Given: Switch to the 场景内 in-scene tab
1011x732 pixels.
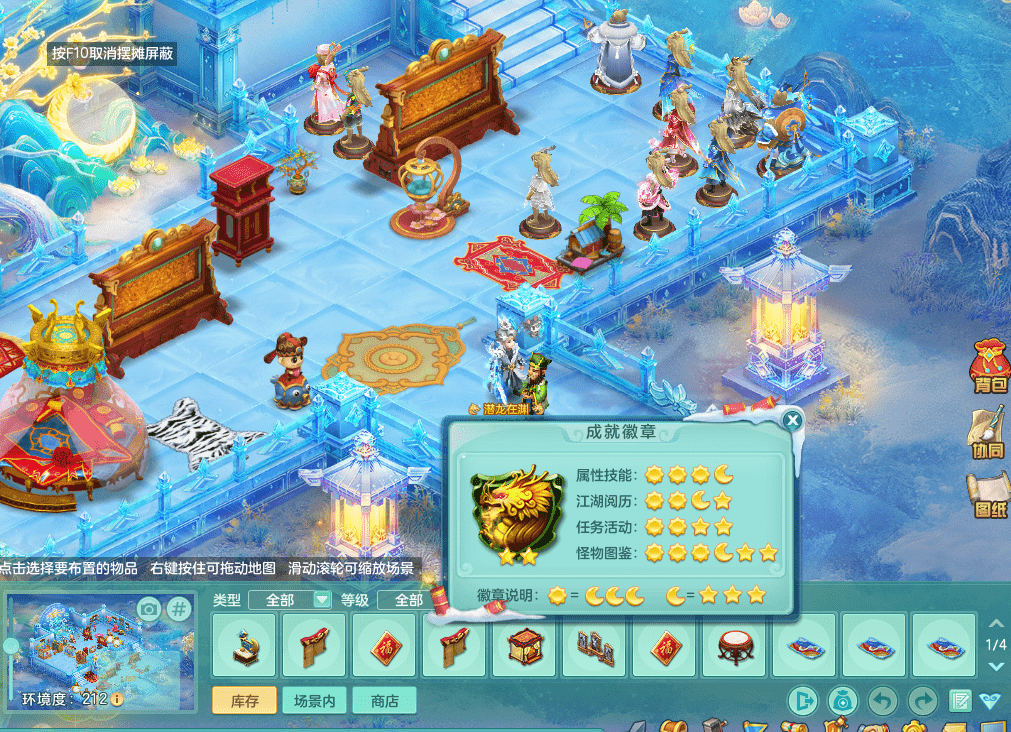Looking at the screenshot, I should point(314,701).
